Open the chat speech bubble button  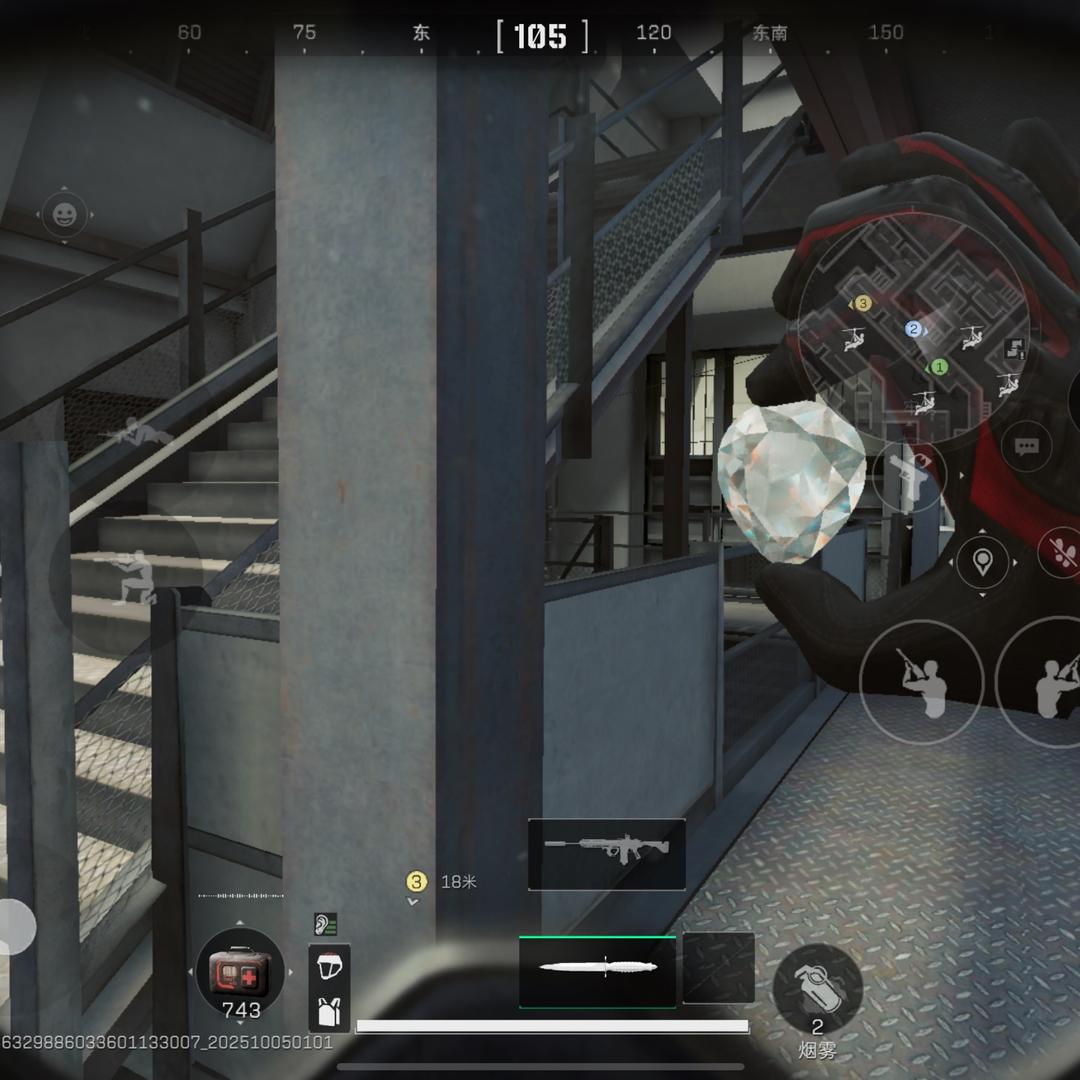coord(1026,447)
